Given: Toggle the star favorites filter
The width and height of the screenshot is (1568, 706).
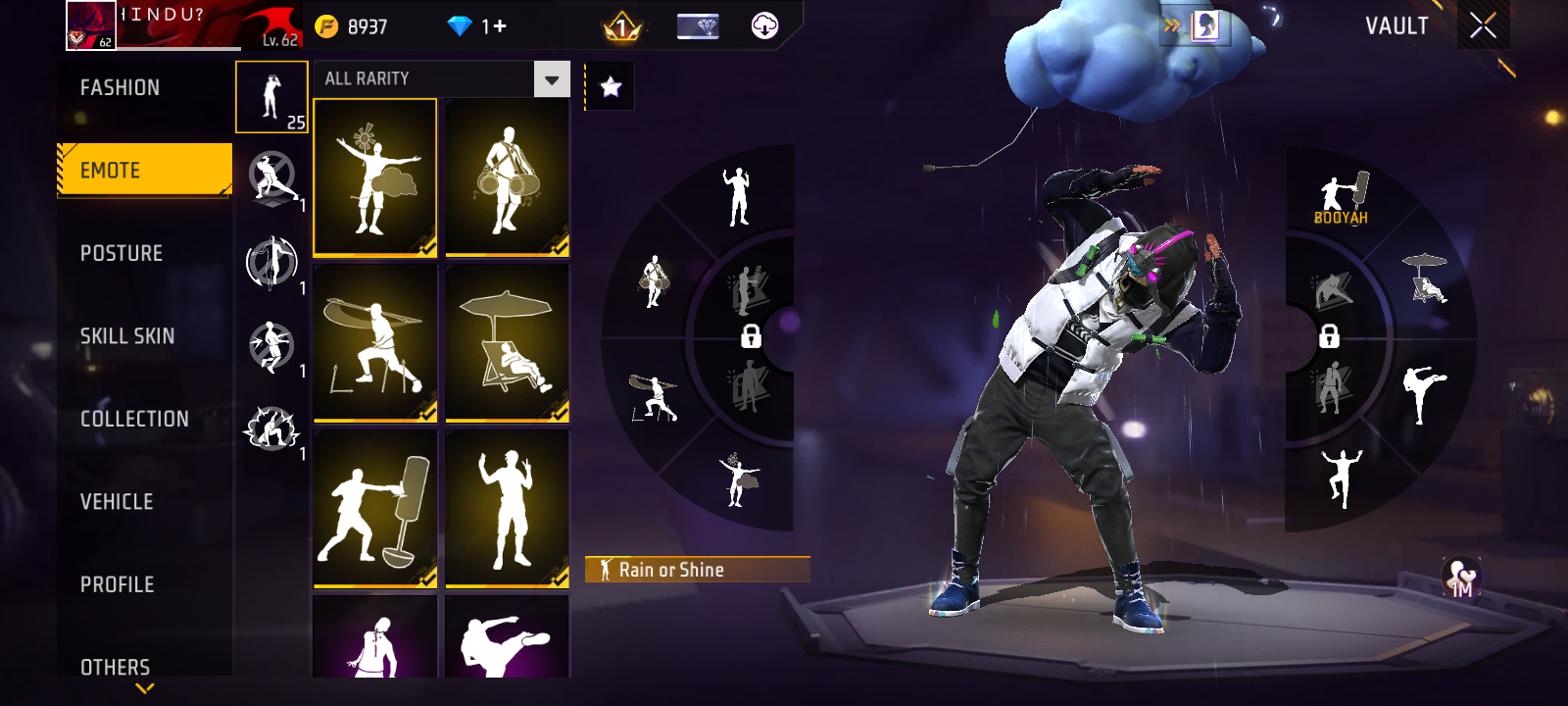Looking at the screenshot, I should [611, 87].
